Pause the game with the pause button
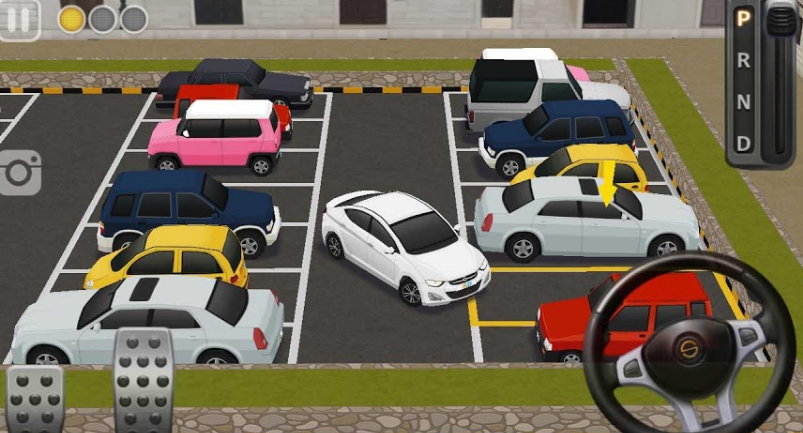 pos(19,19)
